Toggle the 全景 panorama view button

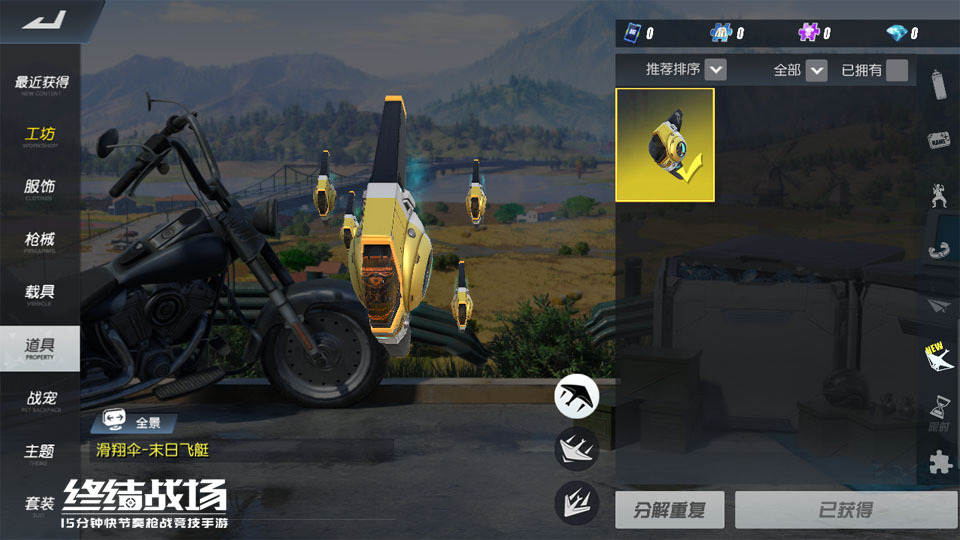134,422
